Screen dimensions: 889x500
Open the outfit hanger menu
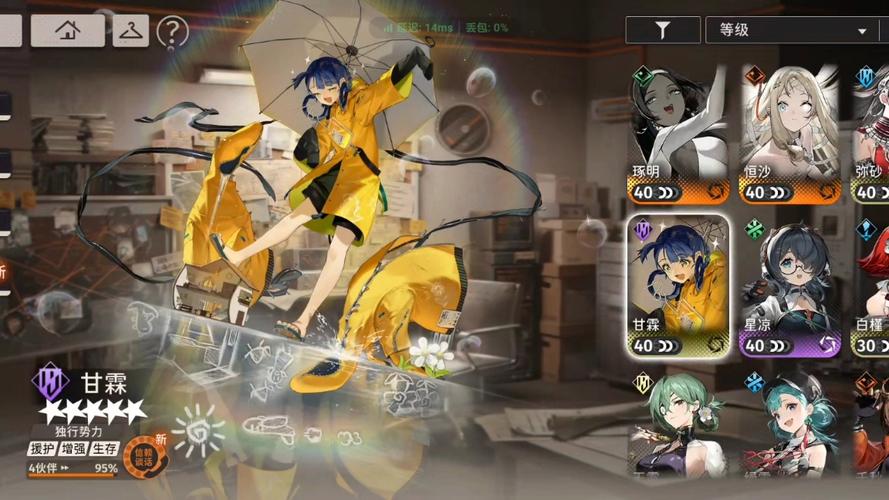(131, 31)
